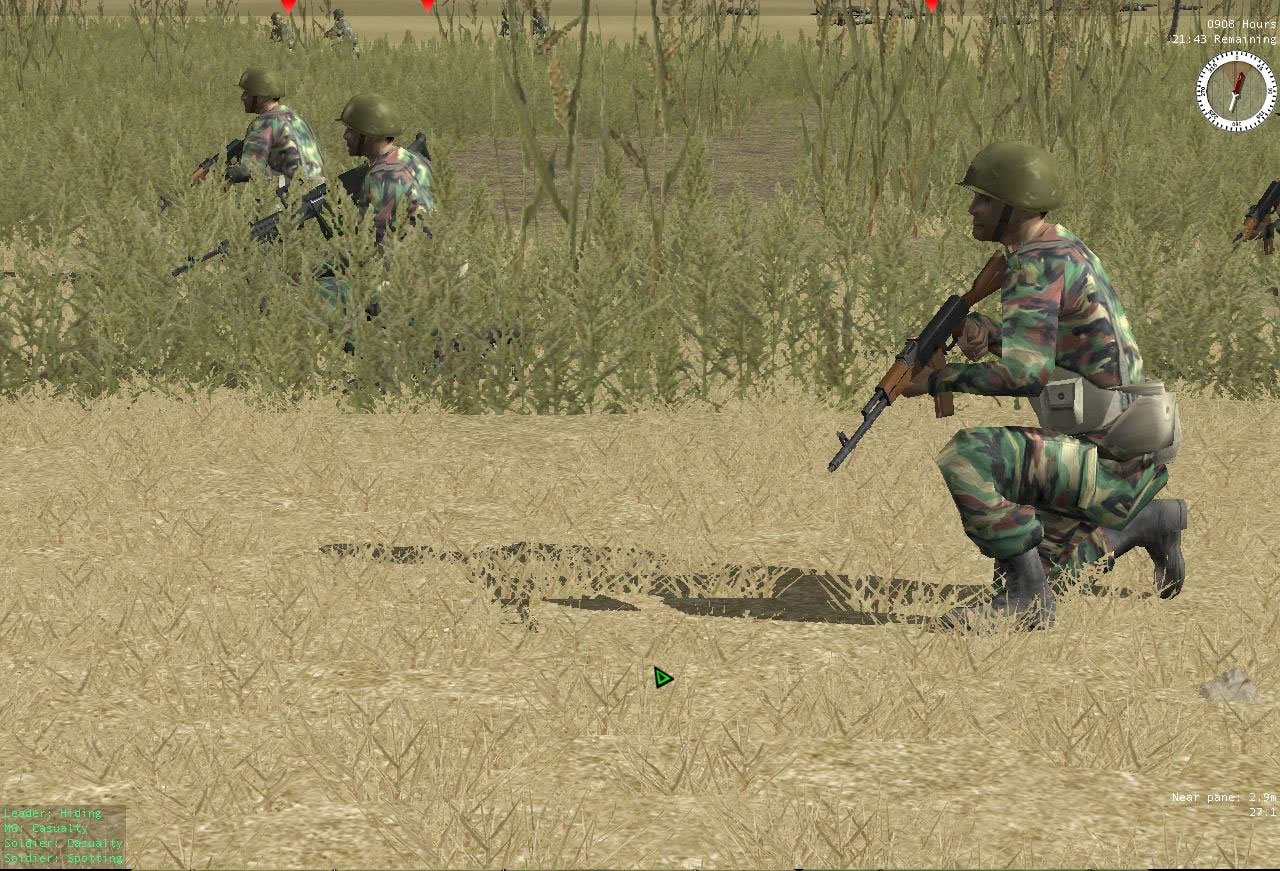
Task: Click the 'Soldier: Casualty' status entry
Action: pyautogui.click(x=62, y=842)
